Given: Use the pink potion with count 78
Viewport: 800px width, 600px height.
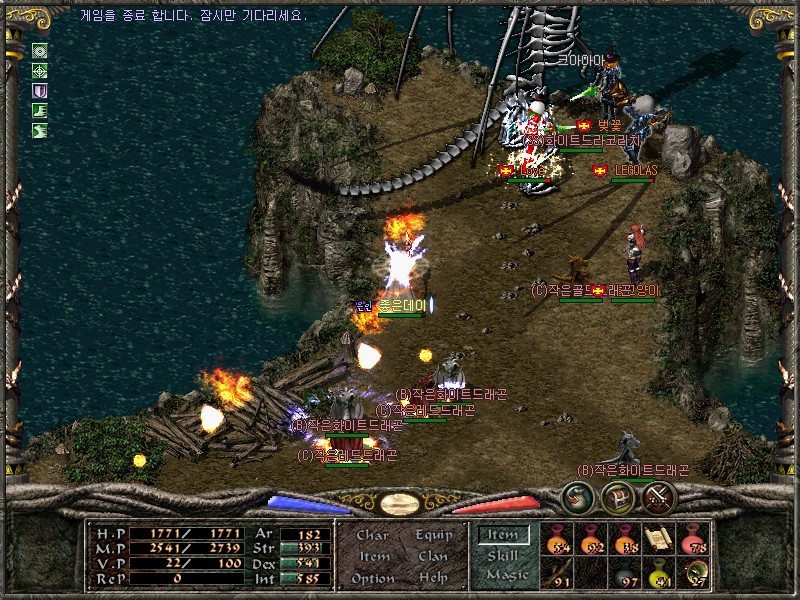Looking at the screenshot, I should coord(692,539).
